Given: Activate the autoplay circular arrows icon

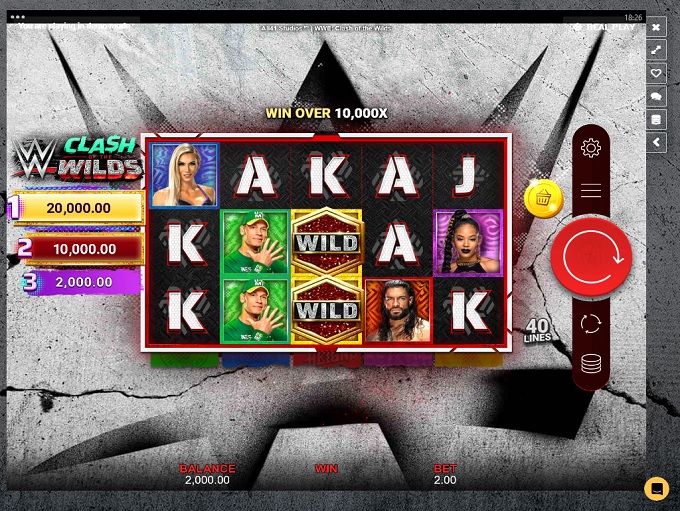Looking at the screenshot, I should click(591, 324).
